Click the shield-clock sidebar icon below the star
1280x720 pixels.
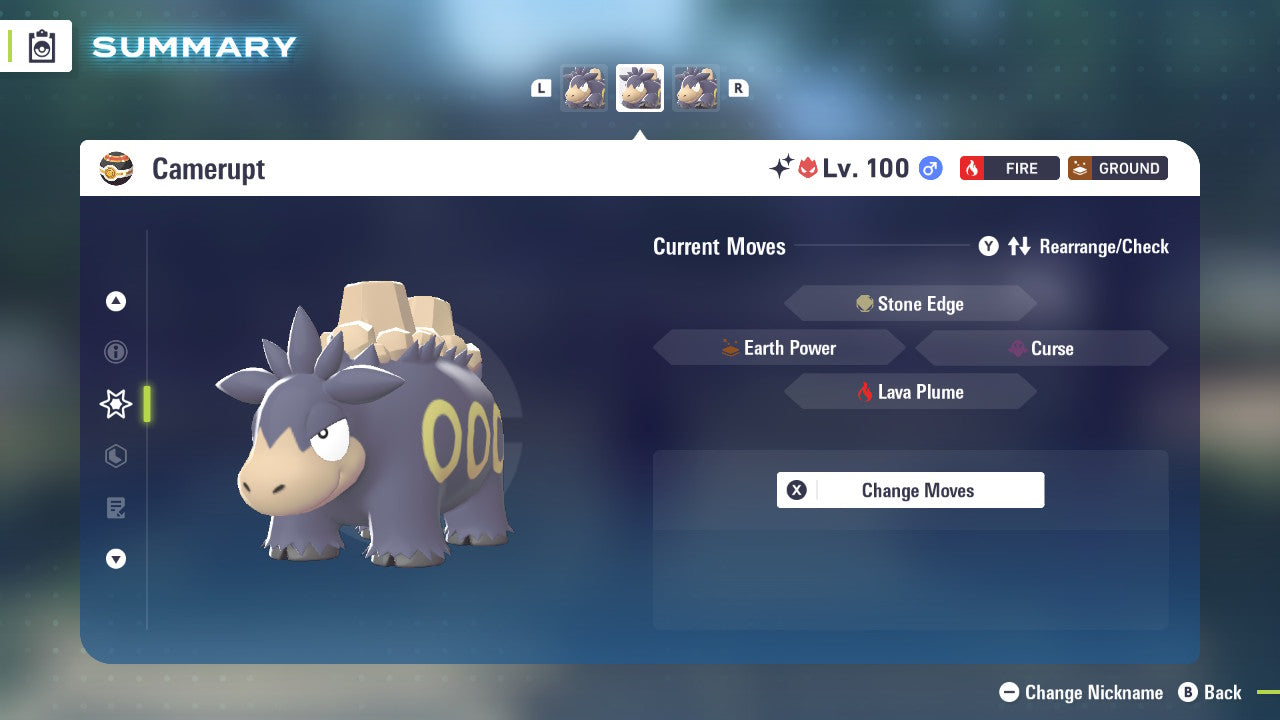115,456
